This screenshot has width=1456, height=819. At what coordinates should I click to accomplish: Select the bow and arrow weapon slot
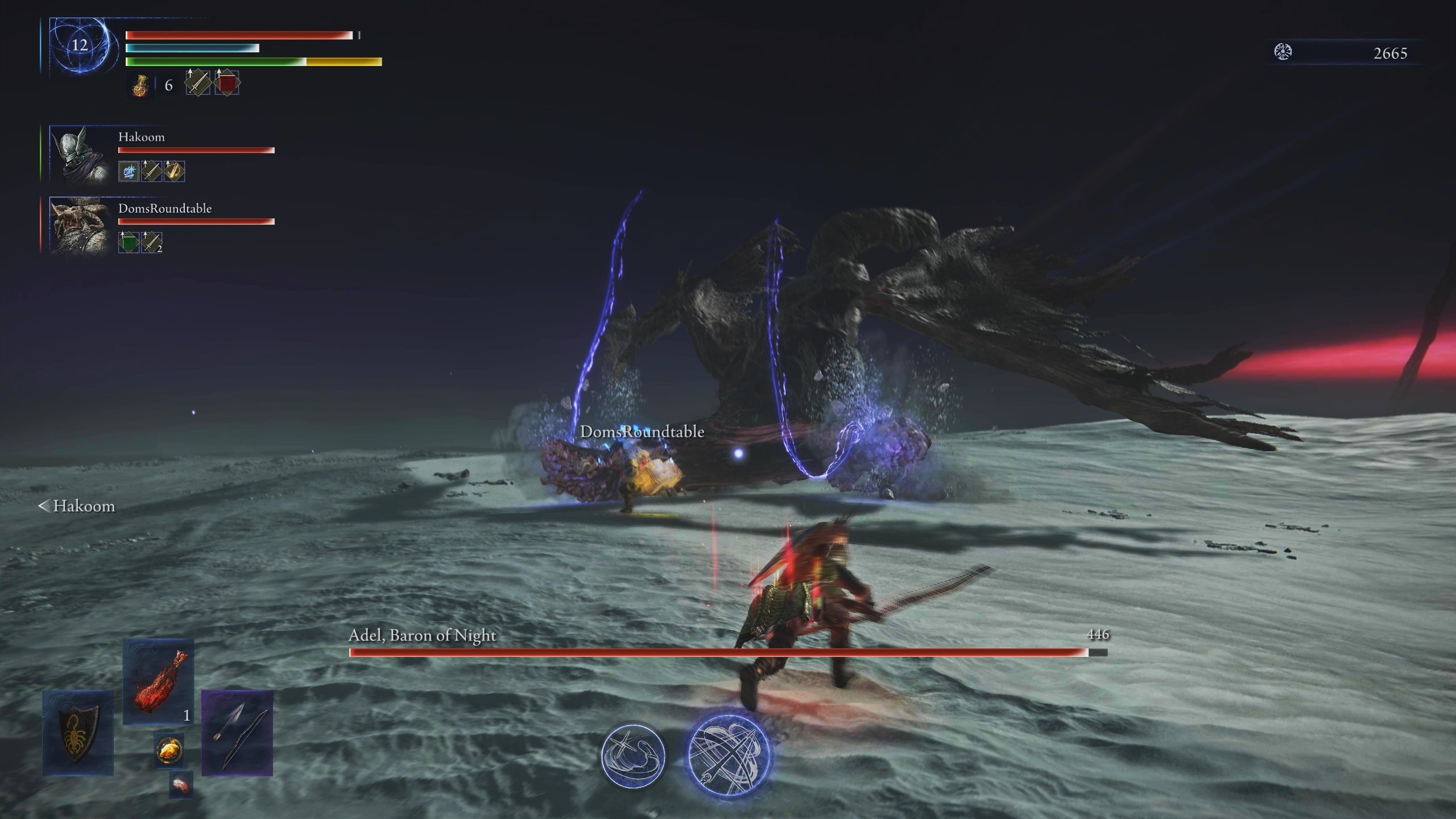click(x=237, y=733)
